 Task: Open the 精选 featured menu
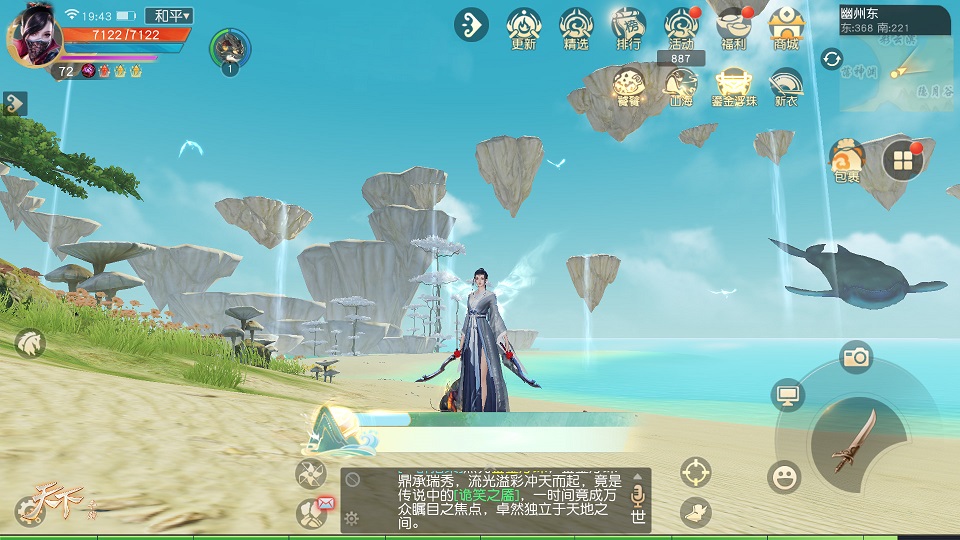pyautogui.click(x=576, y=26)
